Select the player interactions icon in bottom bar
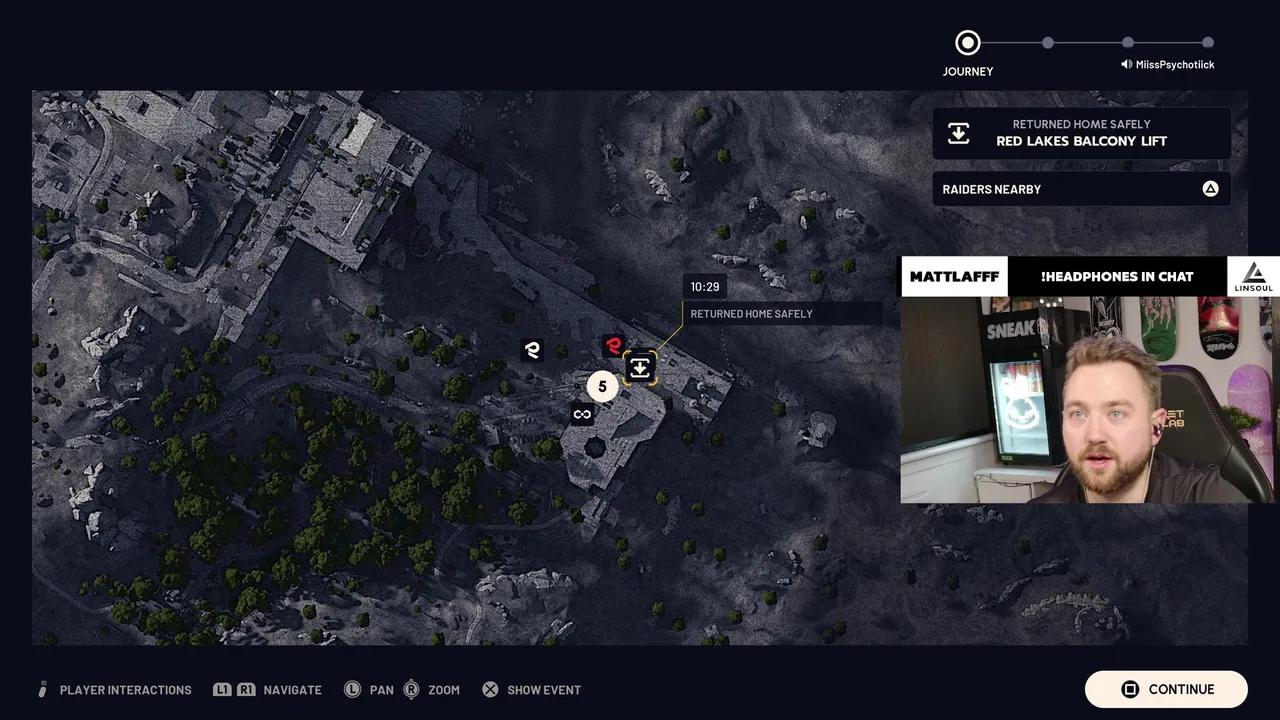The image size is (1280, 720). click(x=42, y=689)
